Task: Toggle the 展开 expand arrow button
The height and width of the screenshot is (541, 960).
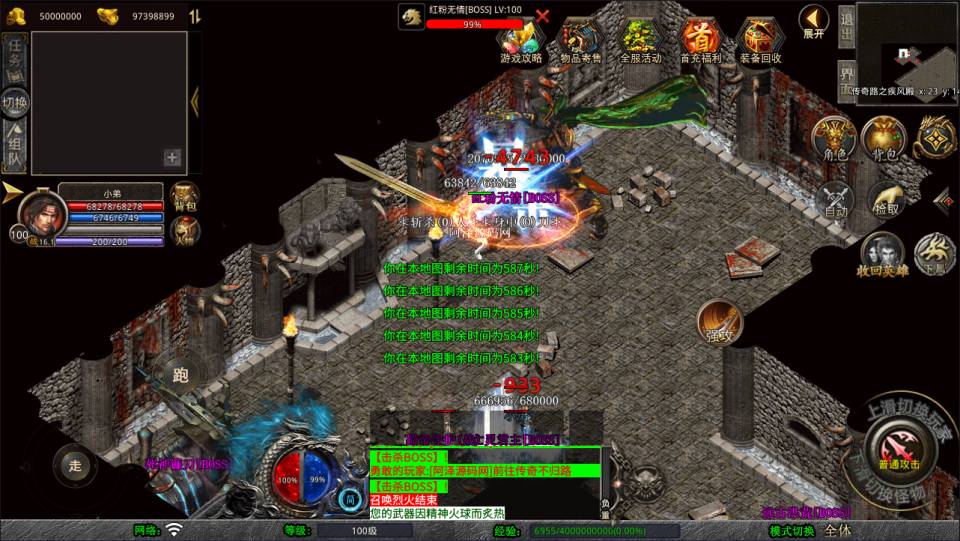Action: tap(814, 19)
